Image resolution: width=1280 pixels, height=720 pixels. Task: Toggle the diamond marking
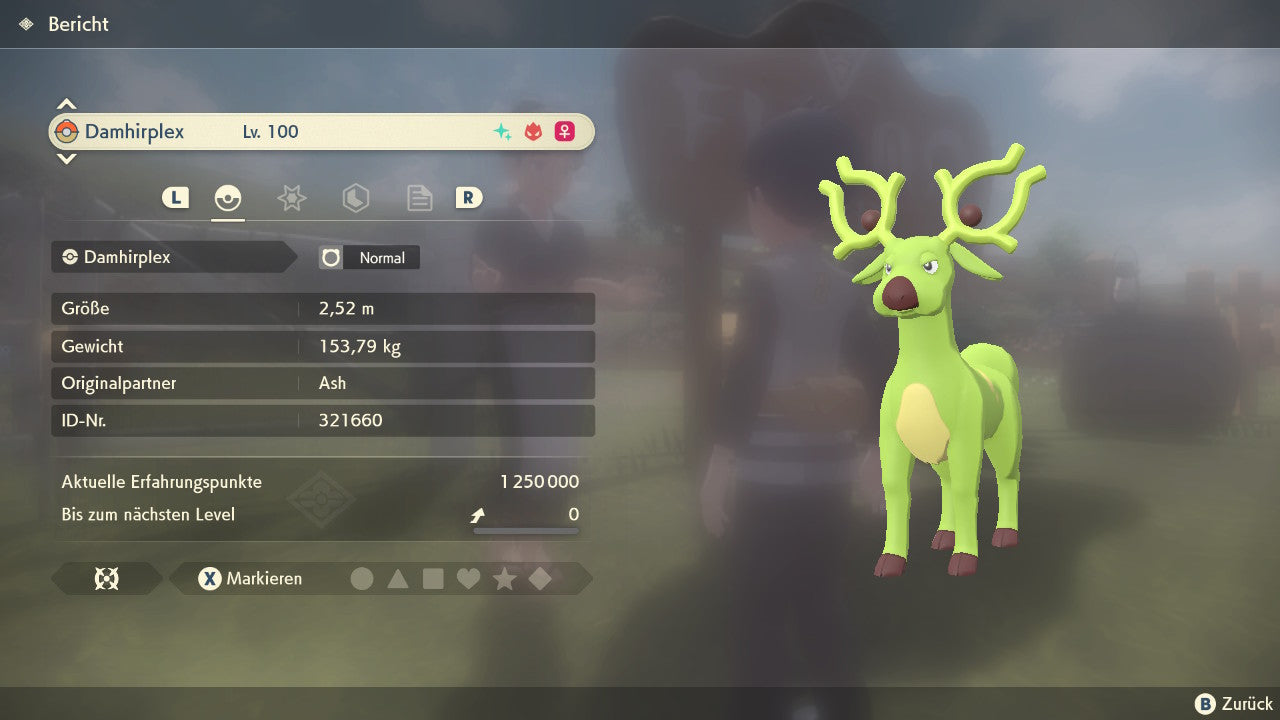click(540, 579)
